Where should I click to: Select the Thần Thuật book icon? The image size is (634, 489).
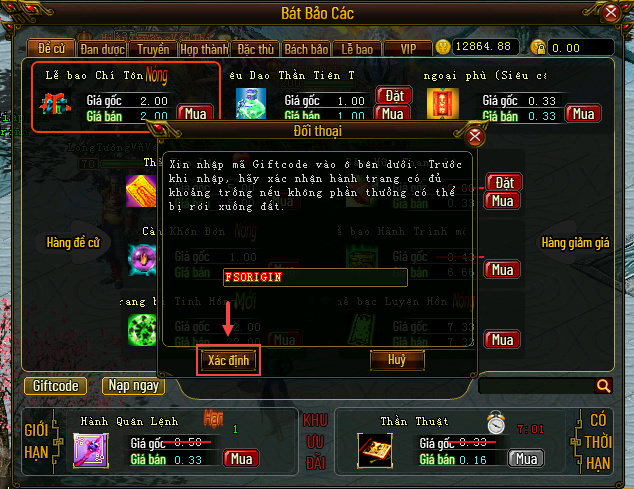tap(374, 449)
